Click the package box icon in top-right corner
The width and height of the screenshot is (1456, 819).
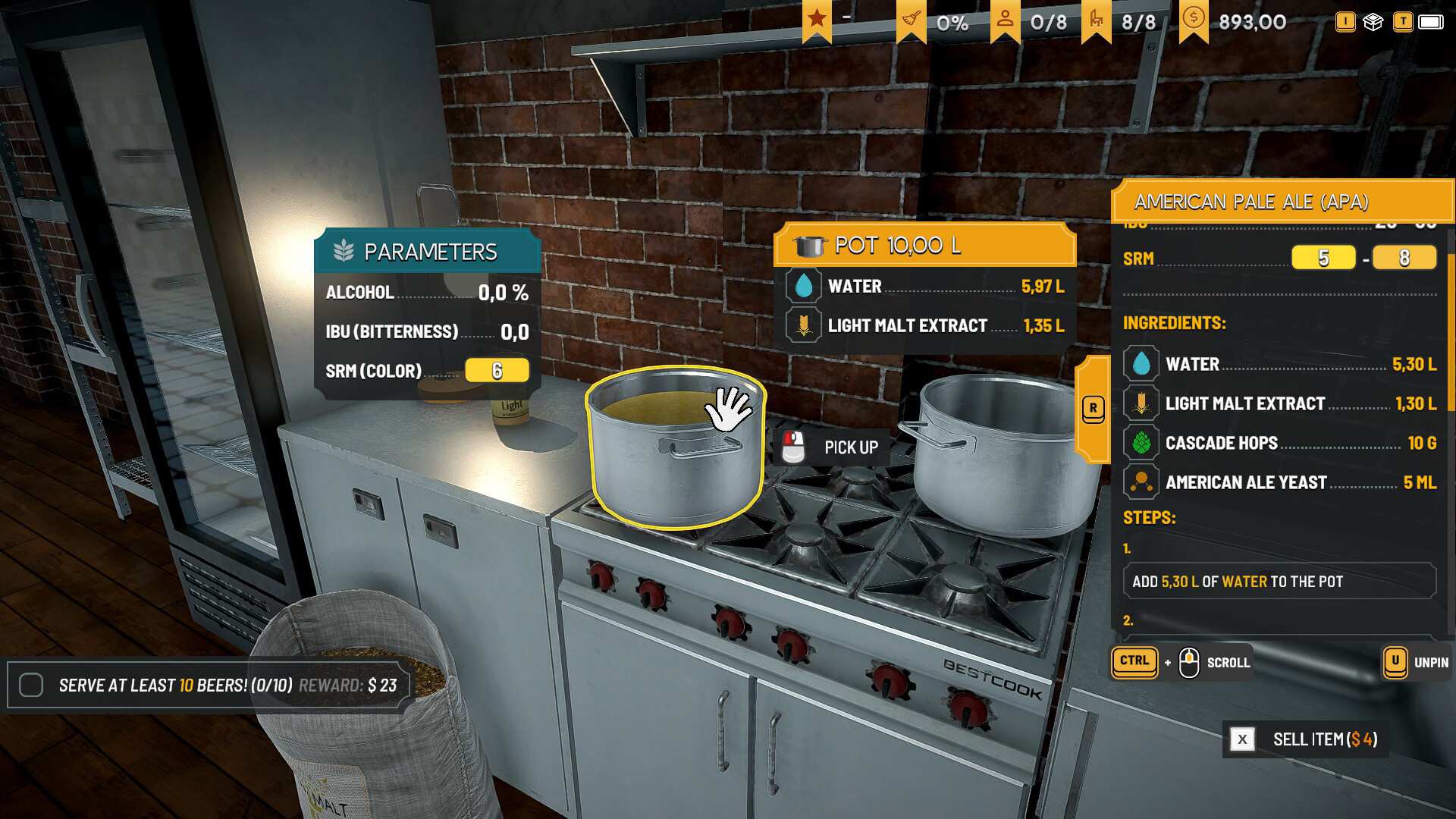(x=1374, y=23)
